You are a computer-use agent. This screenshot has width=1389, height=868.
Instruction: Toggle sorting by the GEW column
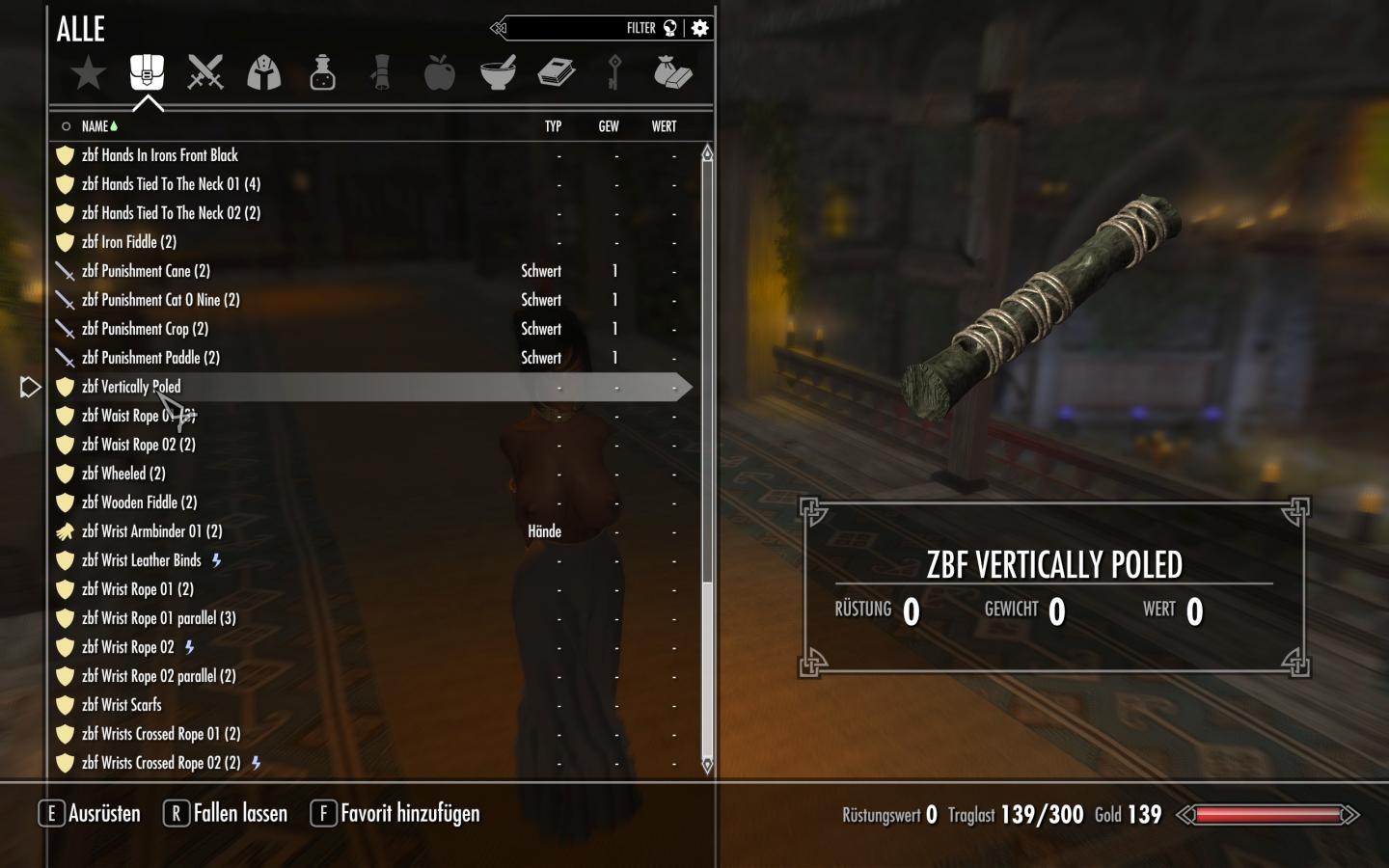point(608,126)
